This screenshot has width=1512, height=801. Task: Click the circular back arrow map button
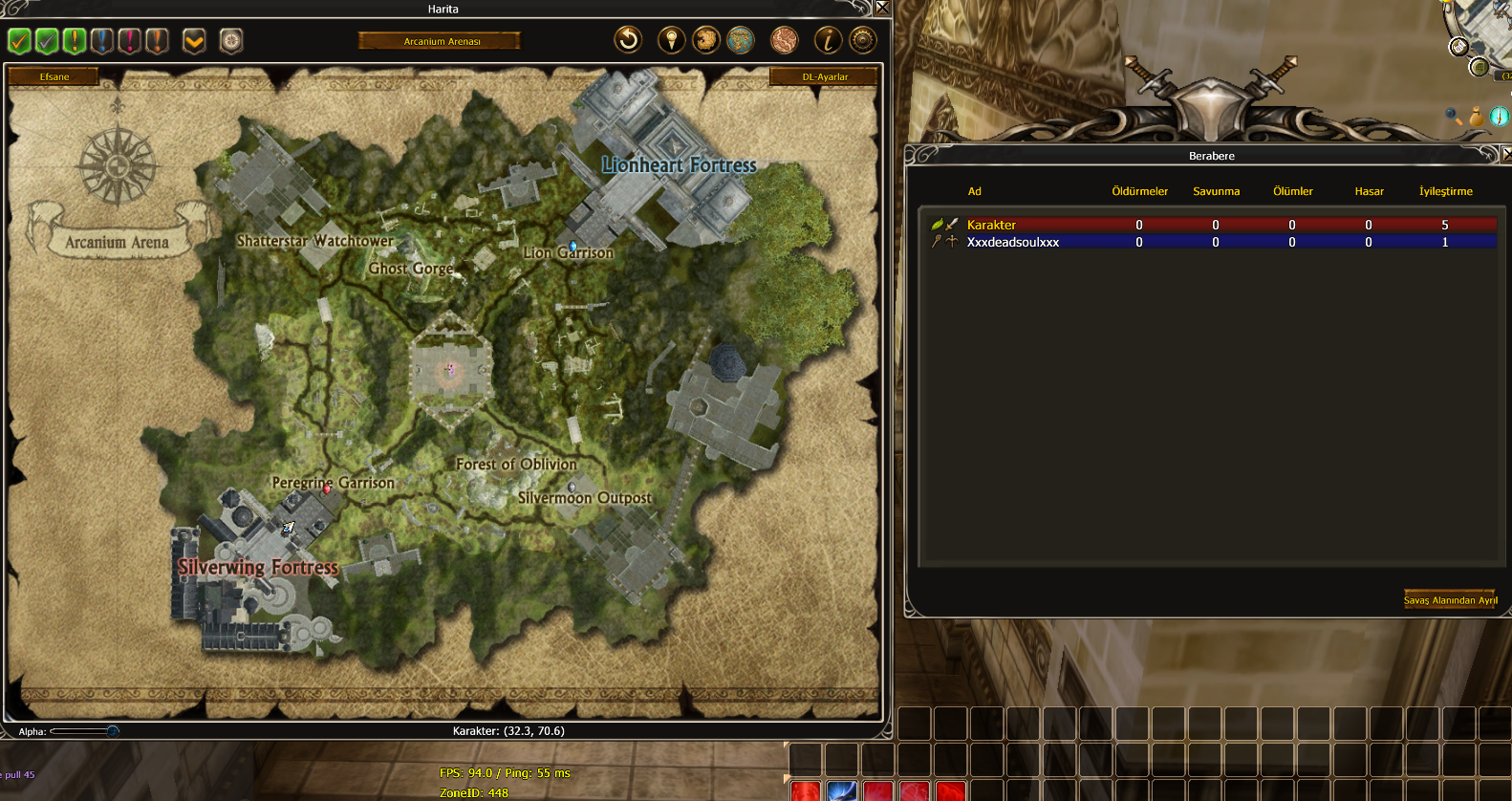pos(628,40)
